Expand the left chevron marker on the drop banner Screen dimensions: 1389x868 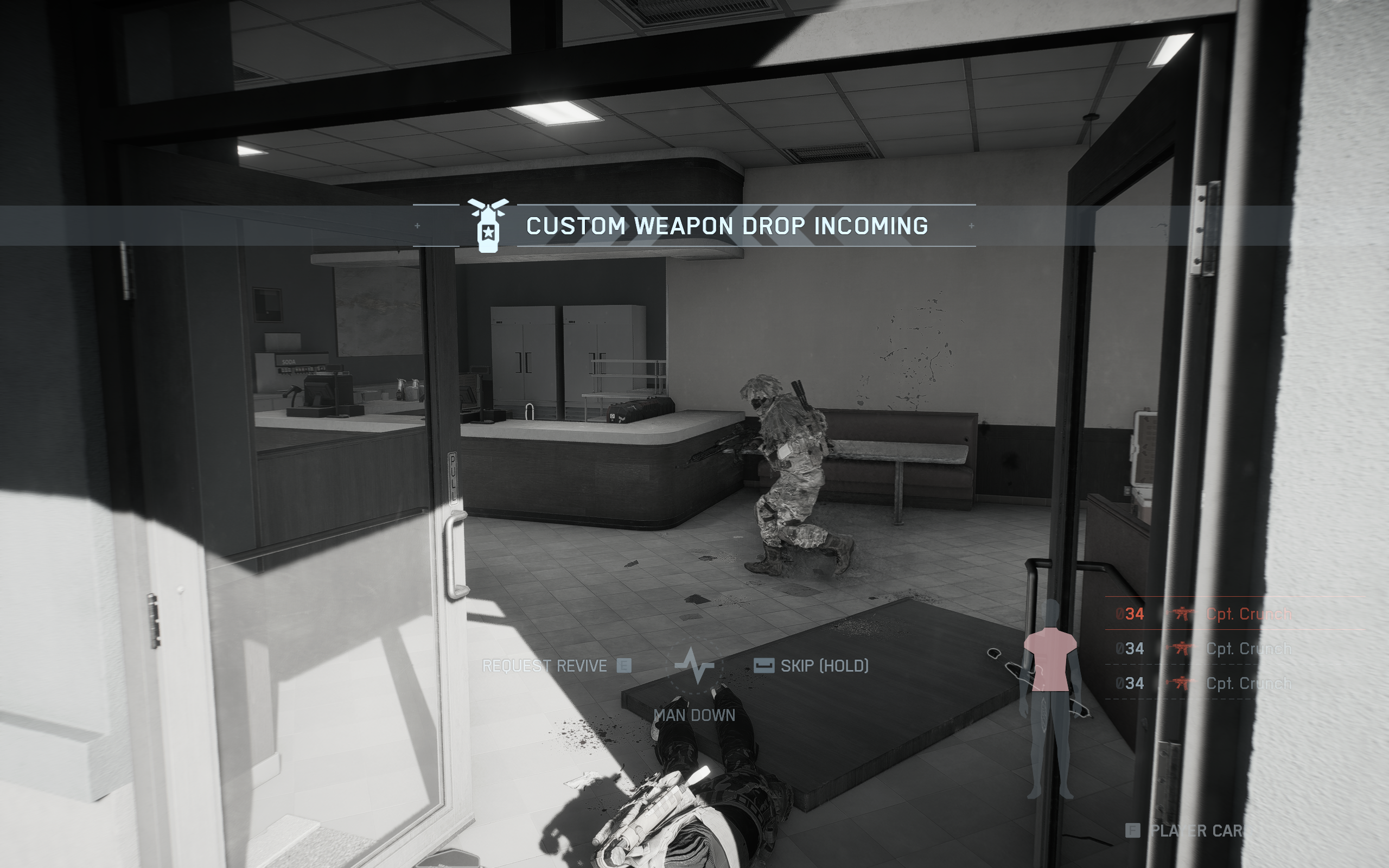point(418,226)
